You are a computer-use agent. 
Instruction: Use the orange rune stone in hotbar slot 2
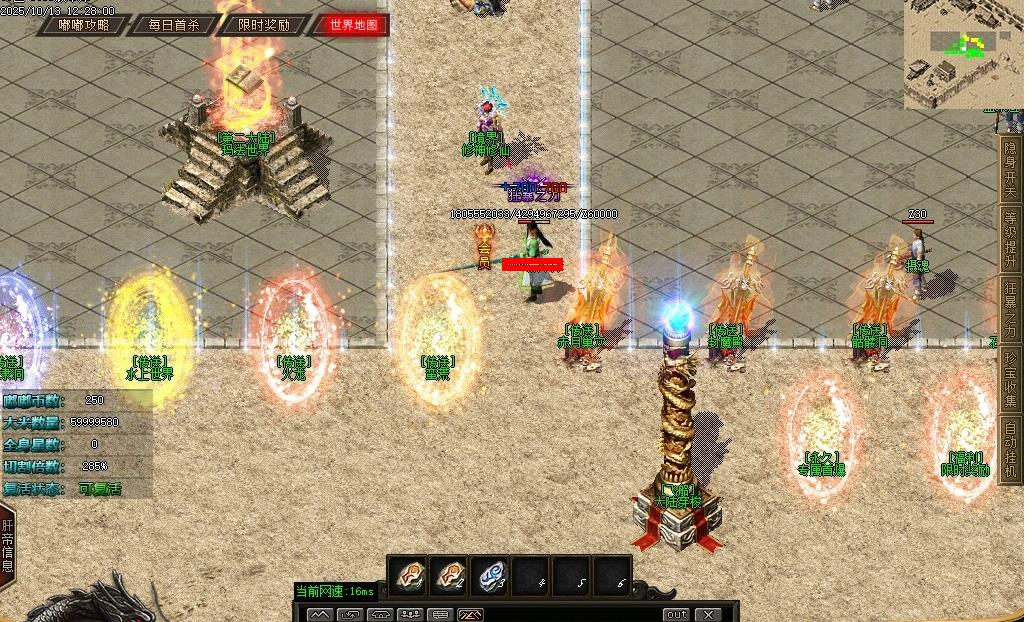click(449, 575)
